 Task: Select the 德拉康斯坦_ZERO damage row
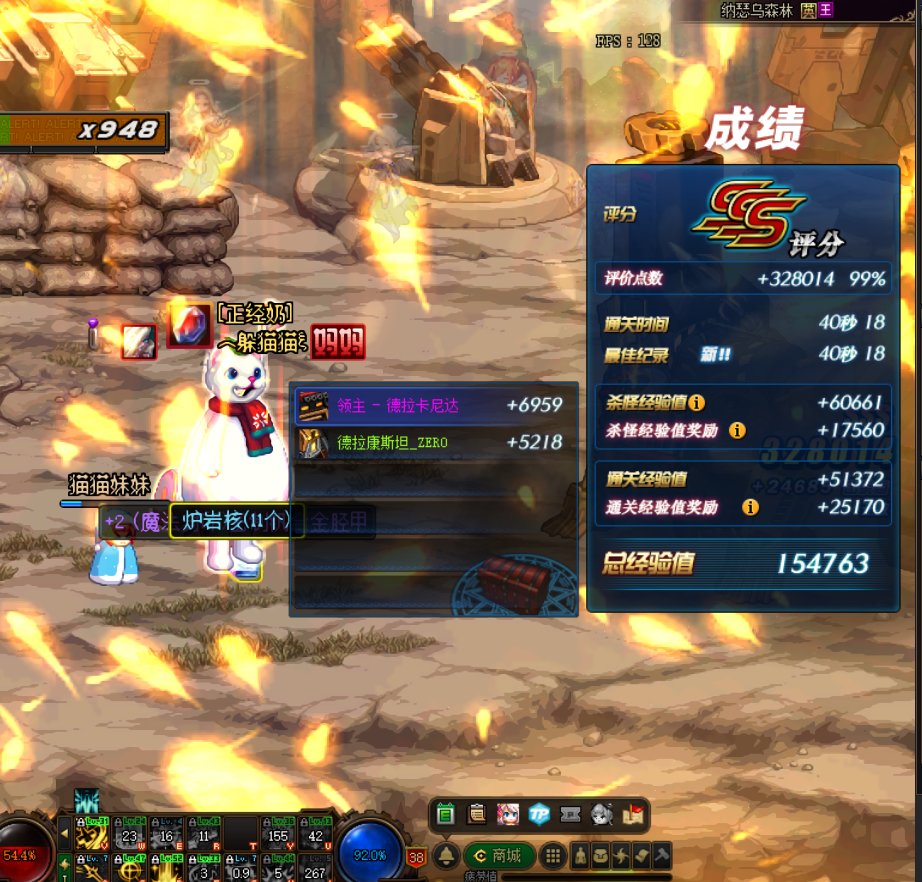coord(433,442)
